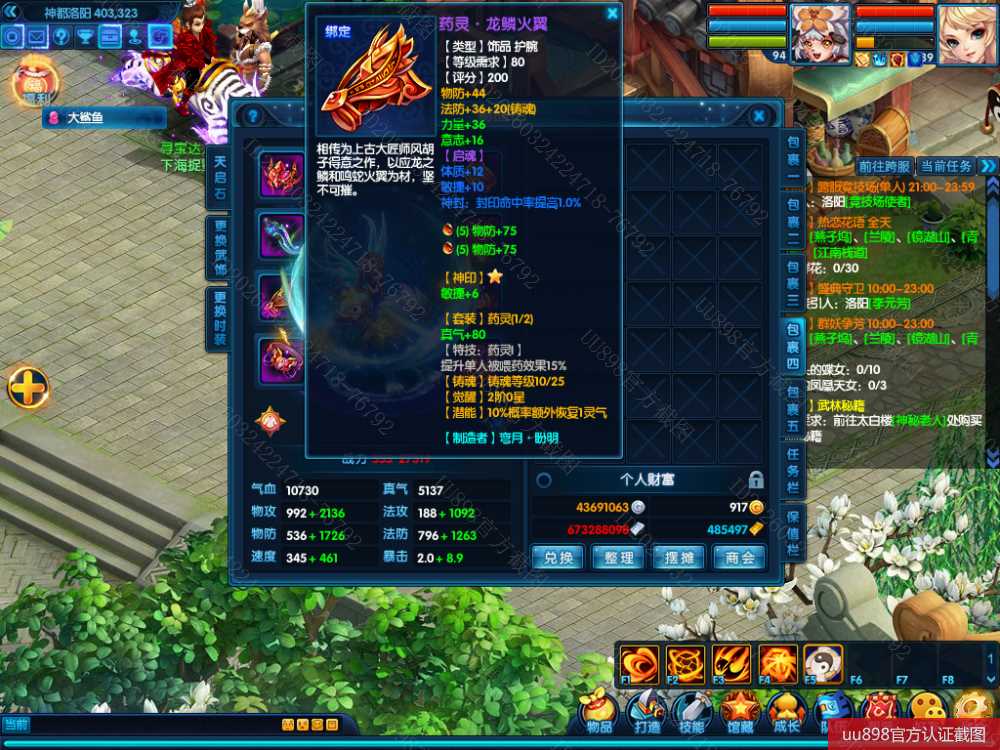This screenshot has width=1000, height=750.
Task: Sort the bag with 整理
Action: [x=619, y=558]
